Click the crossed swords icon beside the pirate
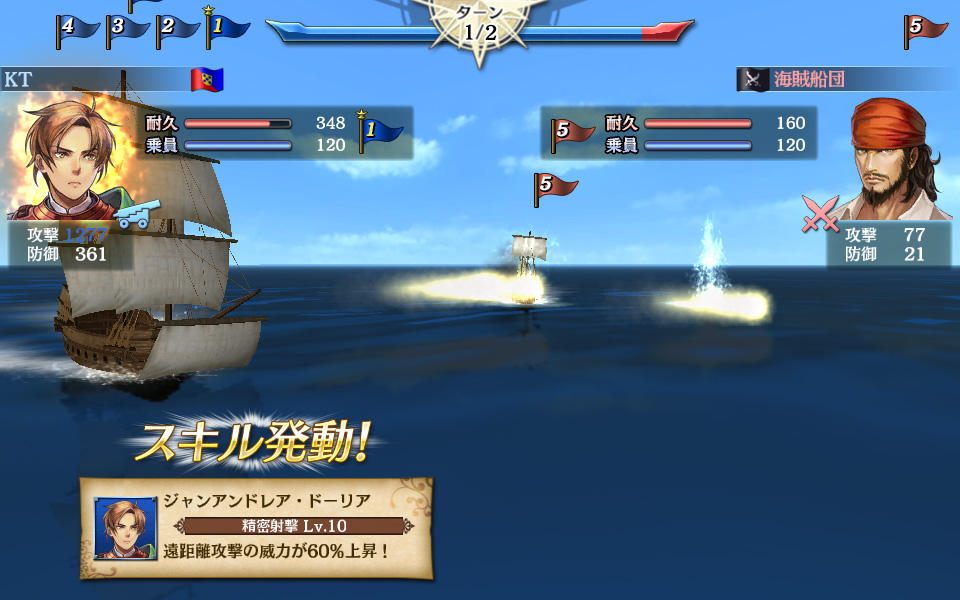 (821, 214)
